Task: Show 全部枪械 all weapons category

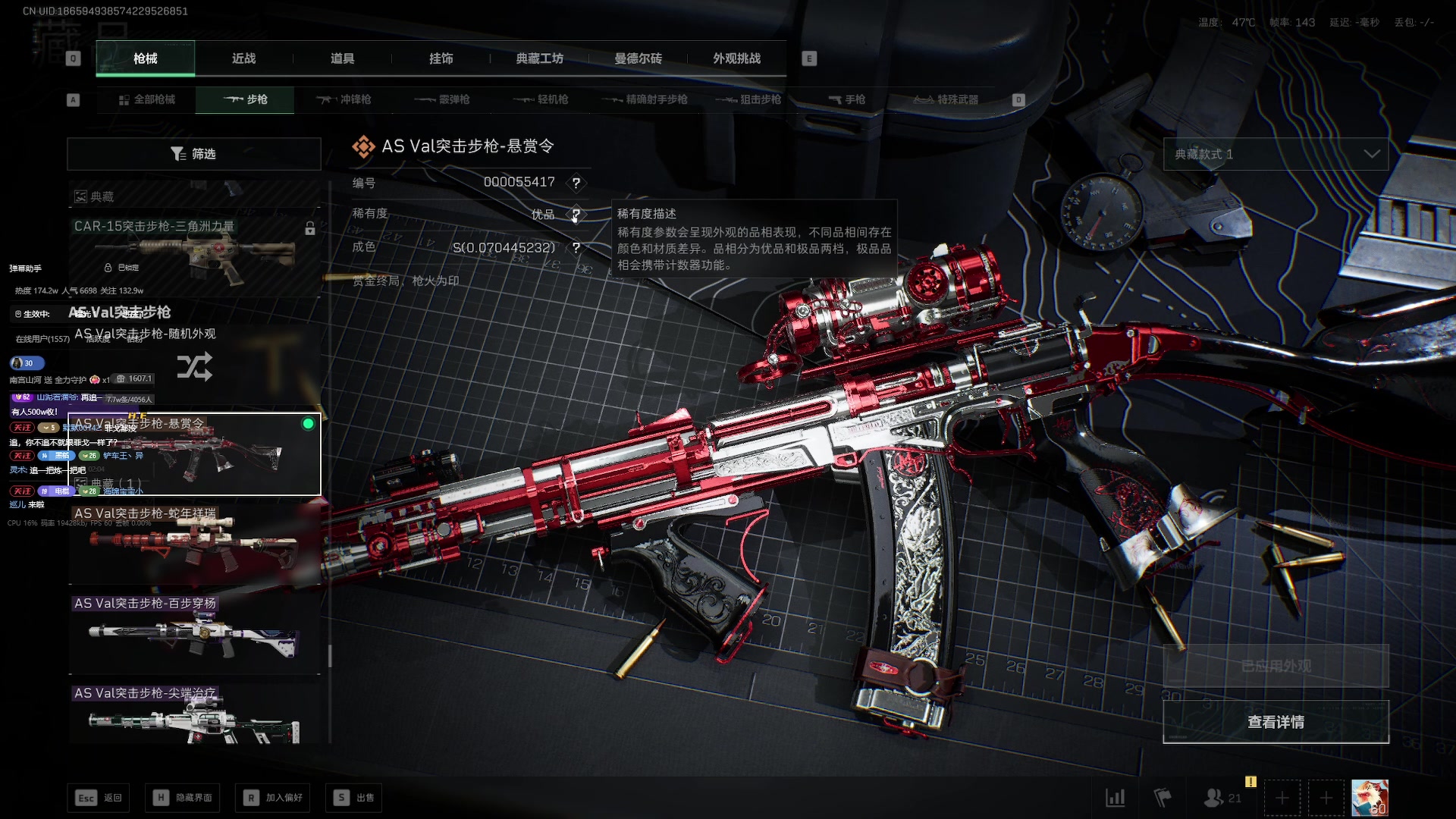Action: tap(147, 99)
